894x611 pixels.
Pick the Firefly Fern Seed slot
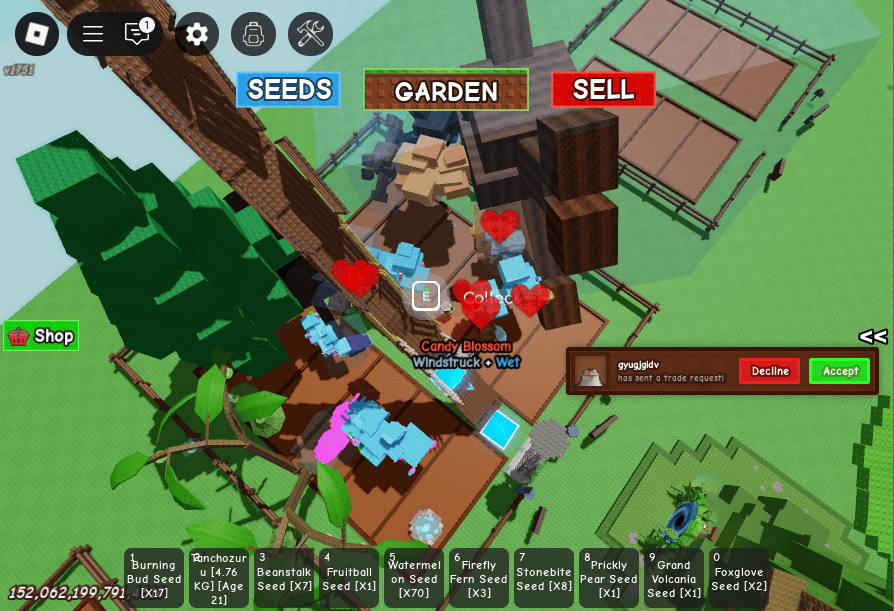[x=479, y=578]
